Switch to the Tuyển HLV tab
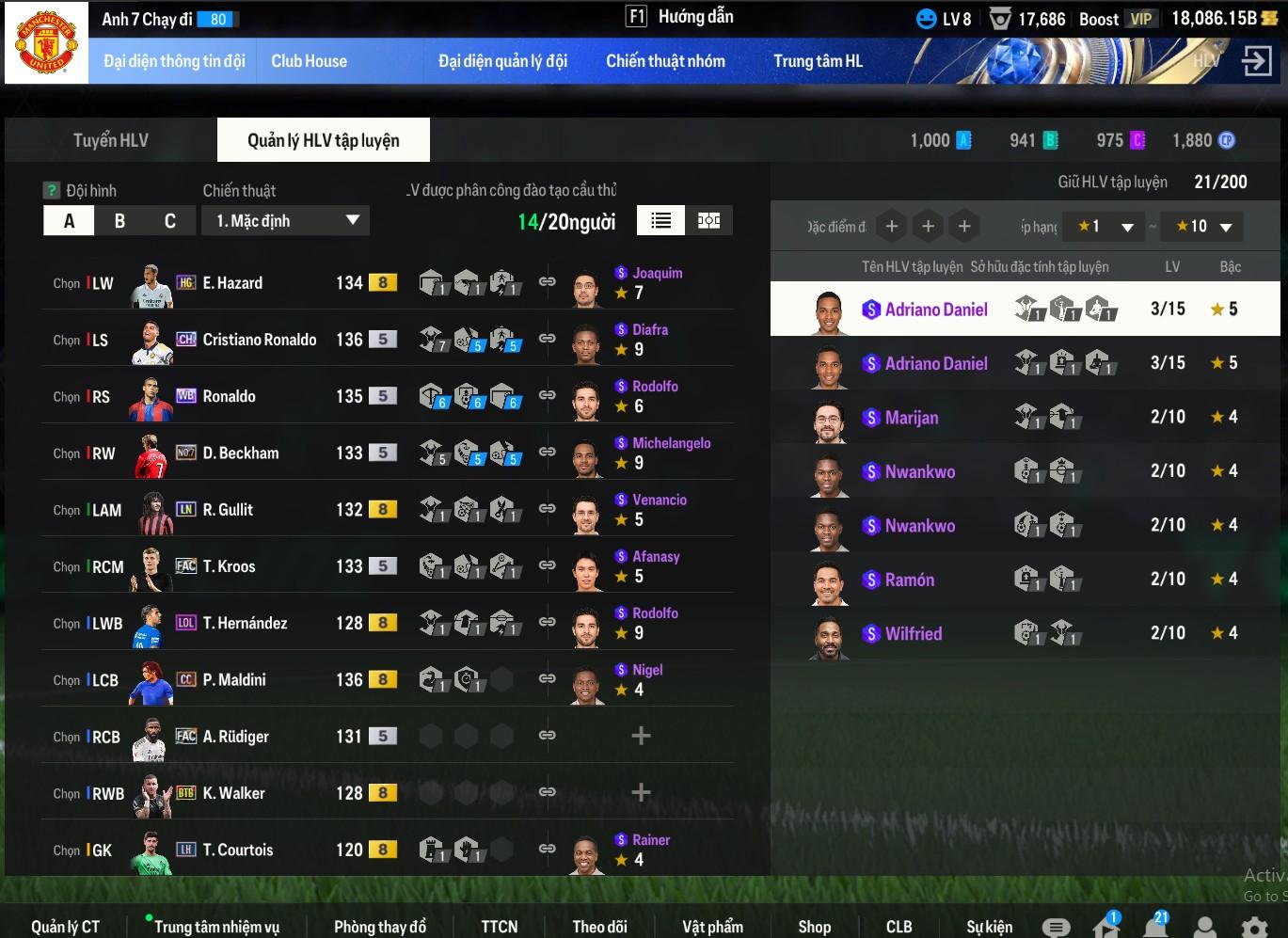Screen dimensions: 1288x938 111,140
